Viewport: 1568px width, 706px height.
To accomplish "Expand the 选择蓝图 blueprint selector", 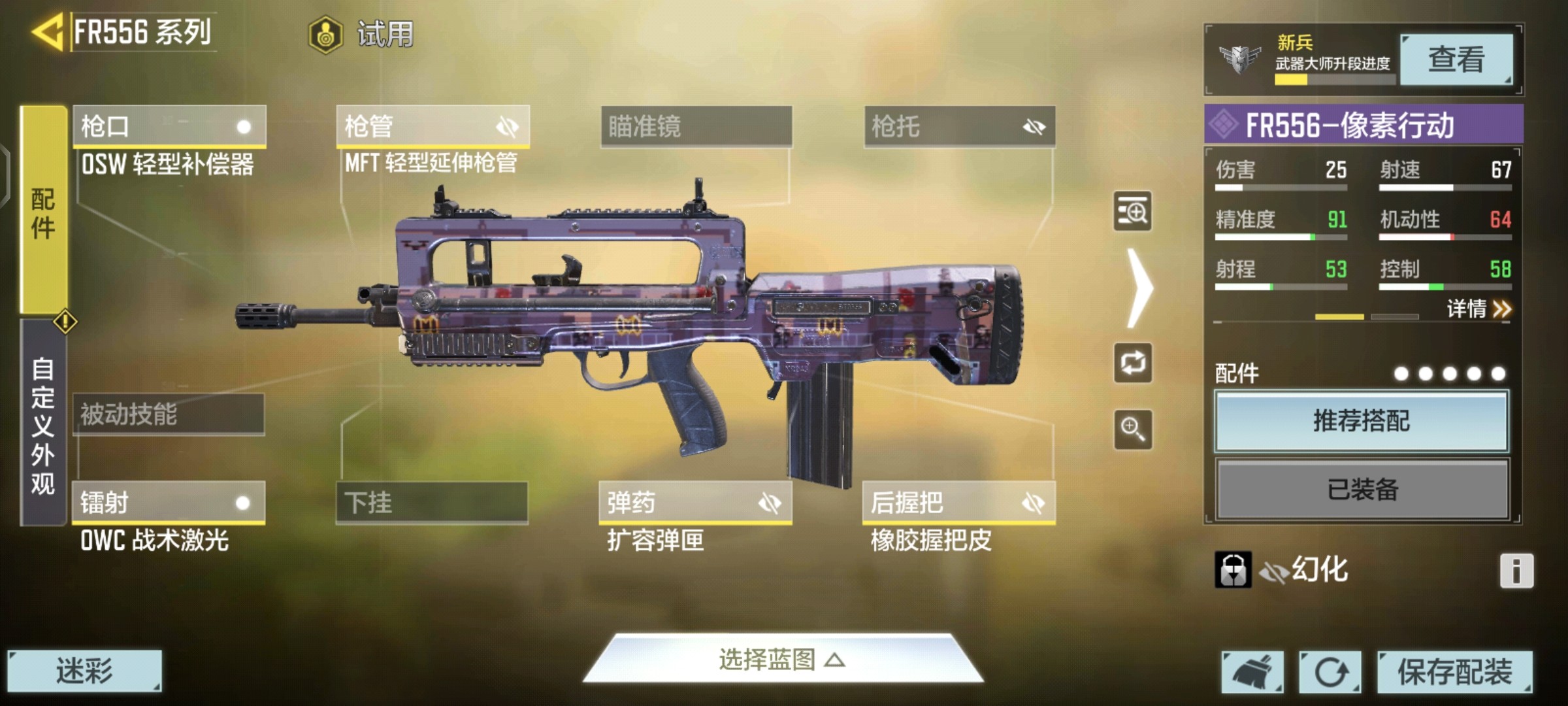I will pyautogui.click(x=782, y=660).
